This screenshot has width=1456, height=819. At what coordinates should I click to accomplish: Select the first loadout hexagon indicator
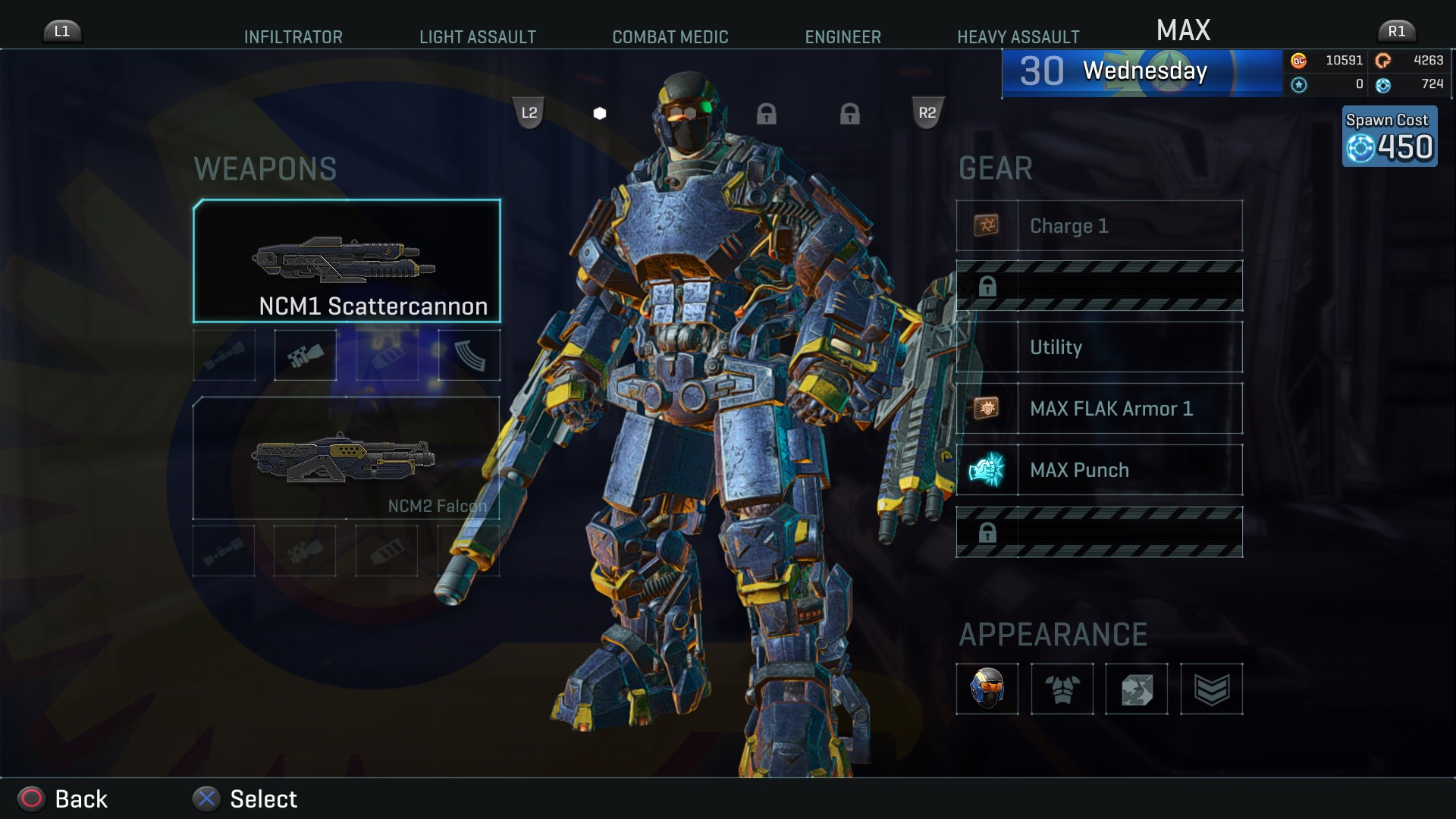click(600, 114)
